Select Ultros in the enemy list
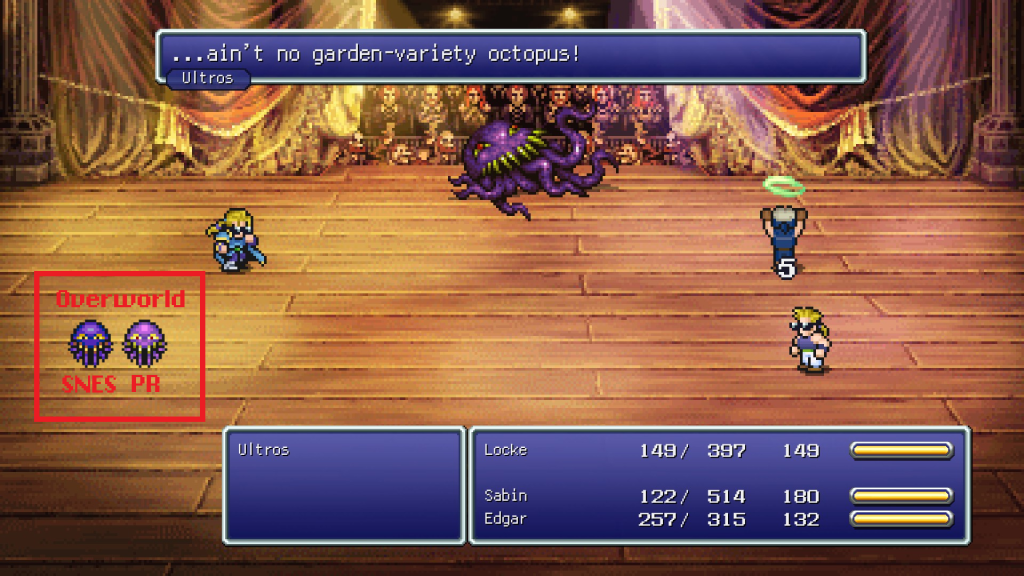Viewport: 1024px width, 576px height. tap(263, 450)
